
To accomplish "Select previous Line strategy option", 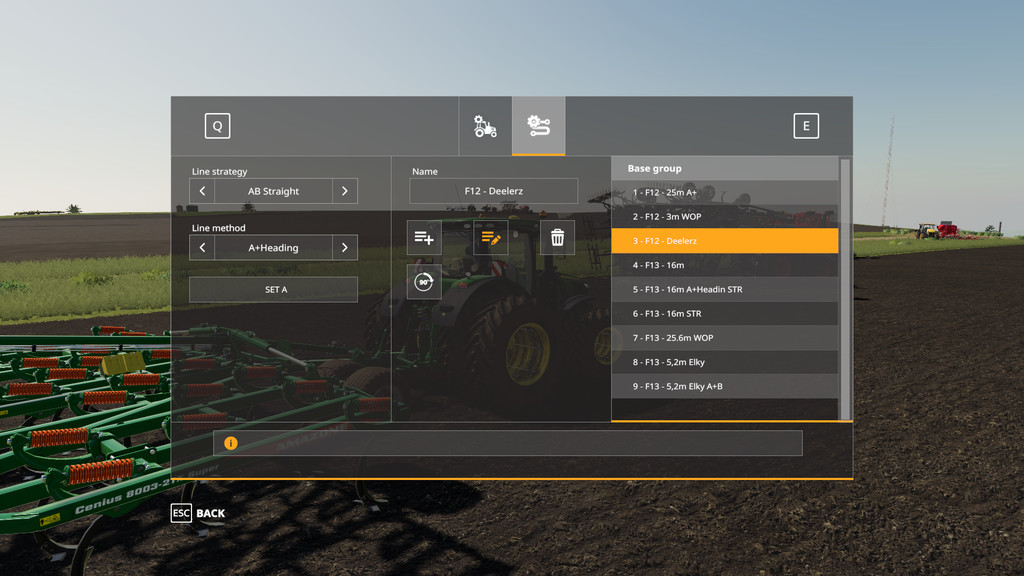I will point(202,191).
